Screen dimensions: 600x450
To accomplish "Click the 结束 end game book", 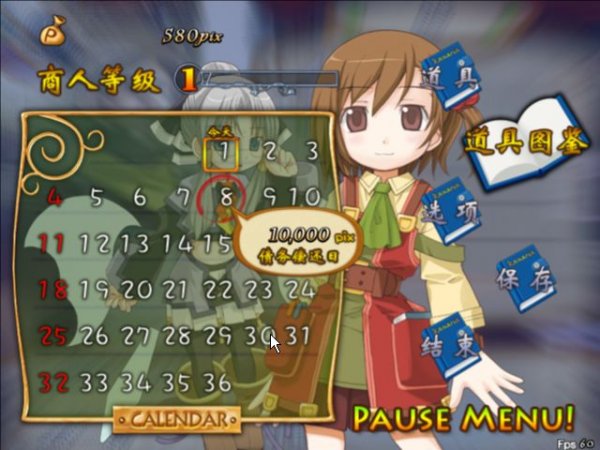I will coord(441,347).
